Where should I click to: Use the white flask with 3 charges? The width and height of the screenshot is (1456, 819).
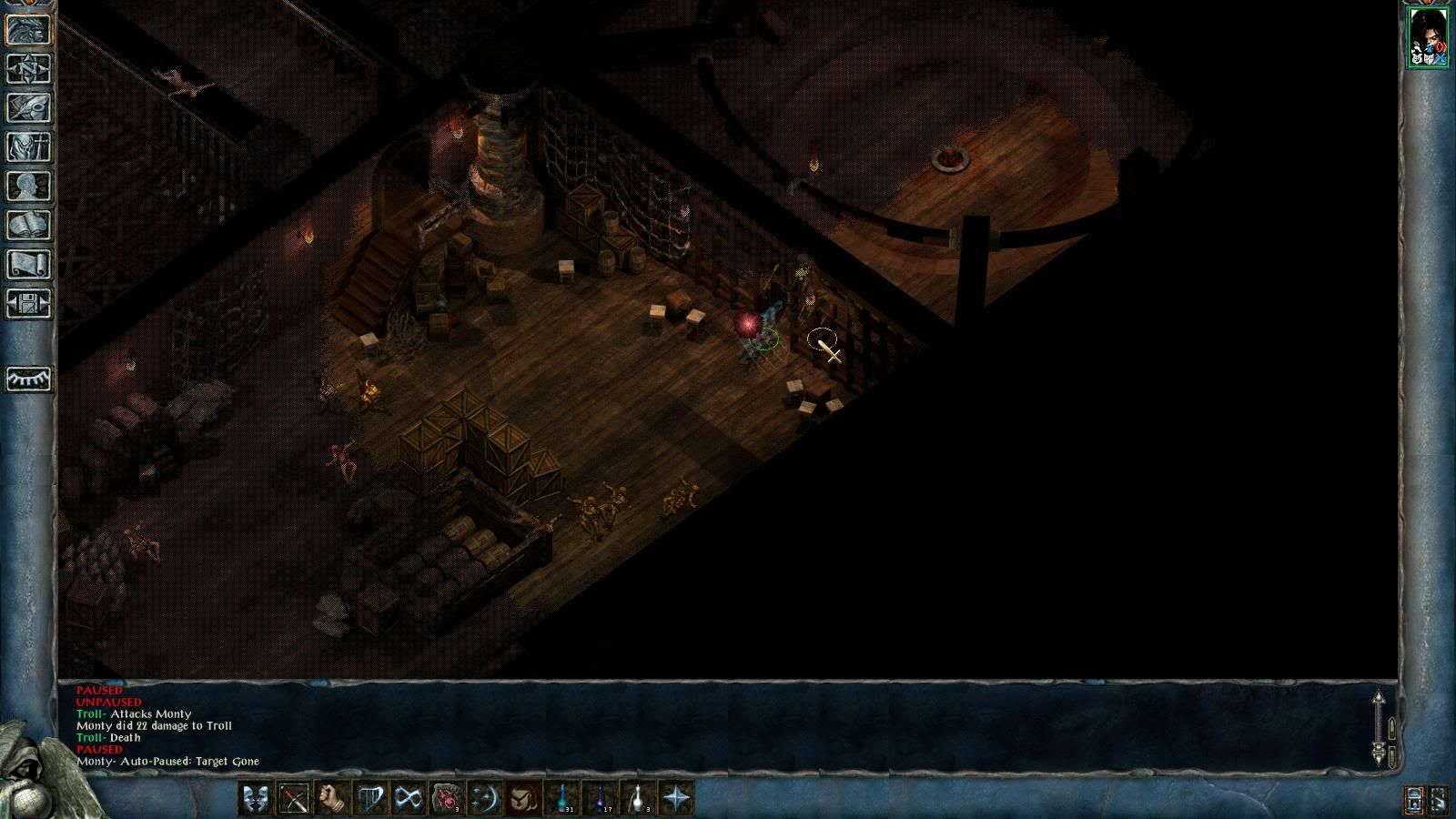point(640,798)
